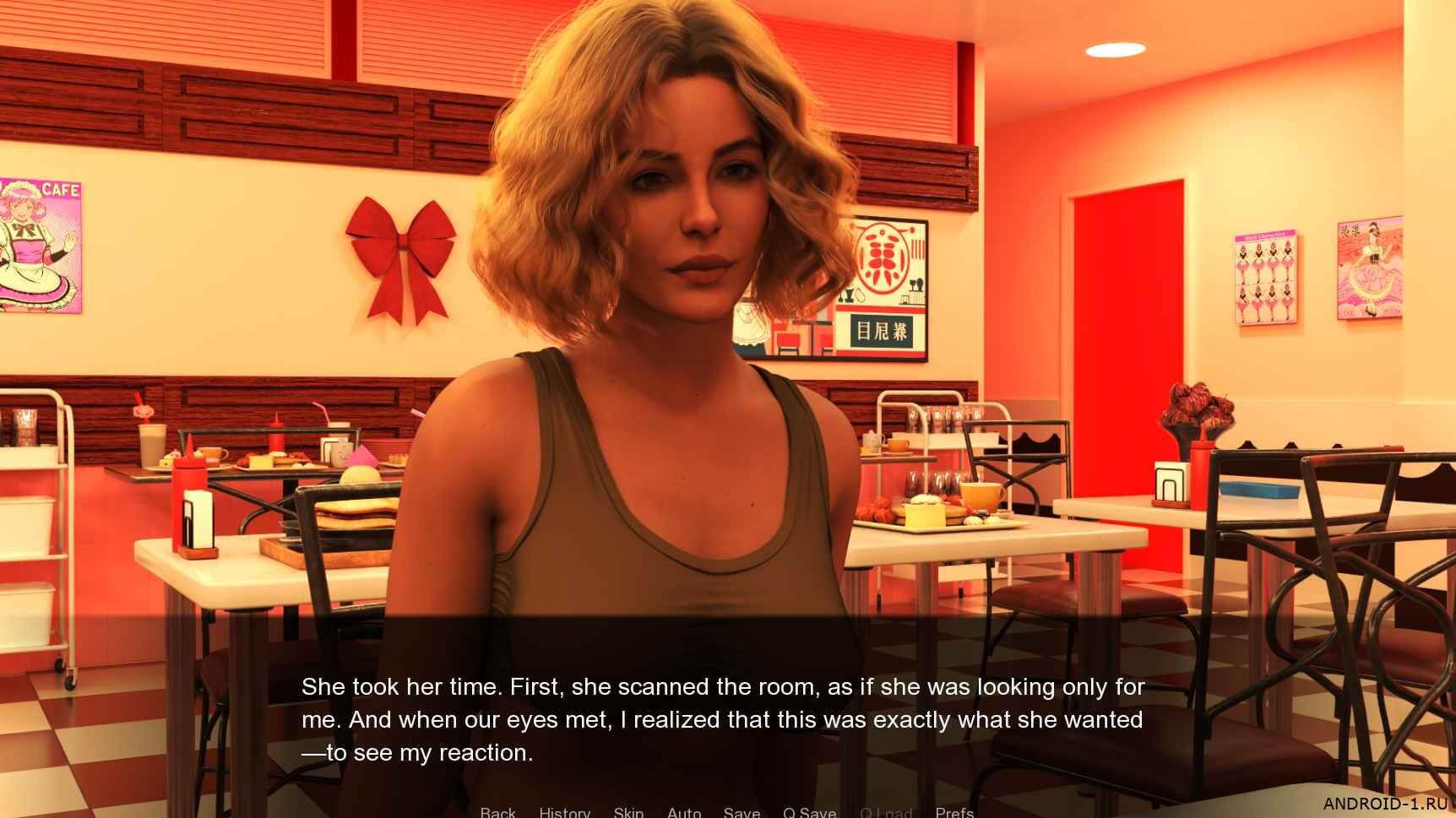
Task: Click Q.Load to quick load
Action: click(x=886, y=812)
